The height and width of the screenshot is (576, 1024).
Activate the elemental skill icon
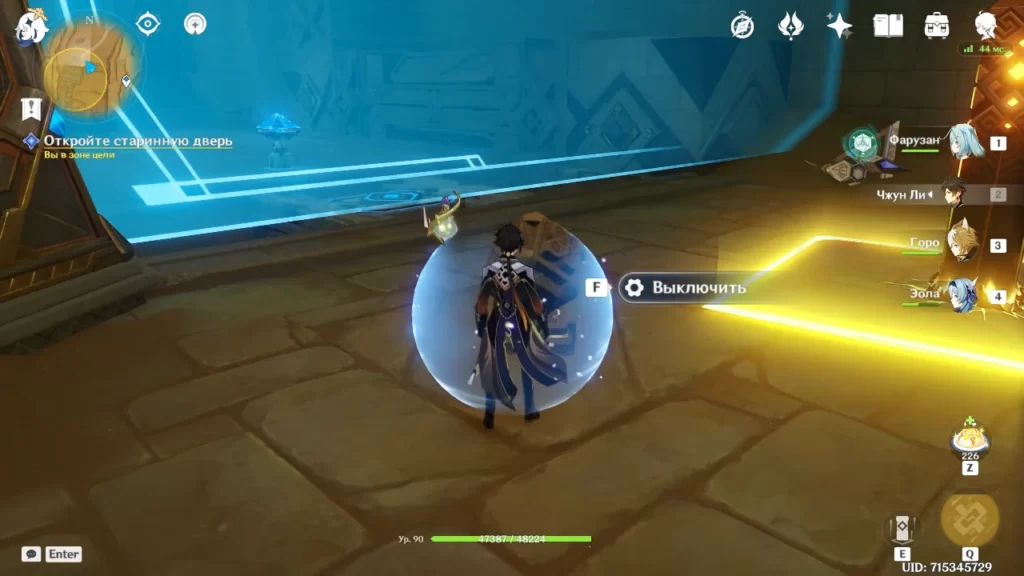902,529
